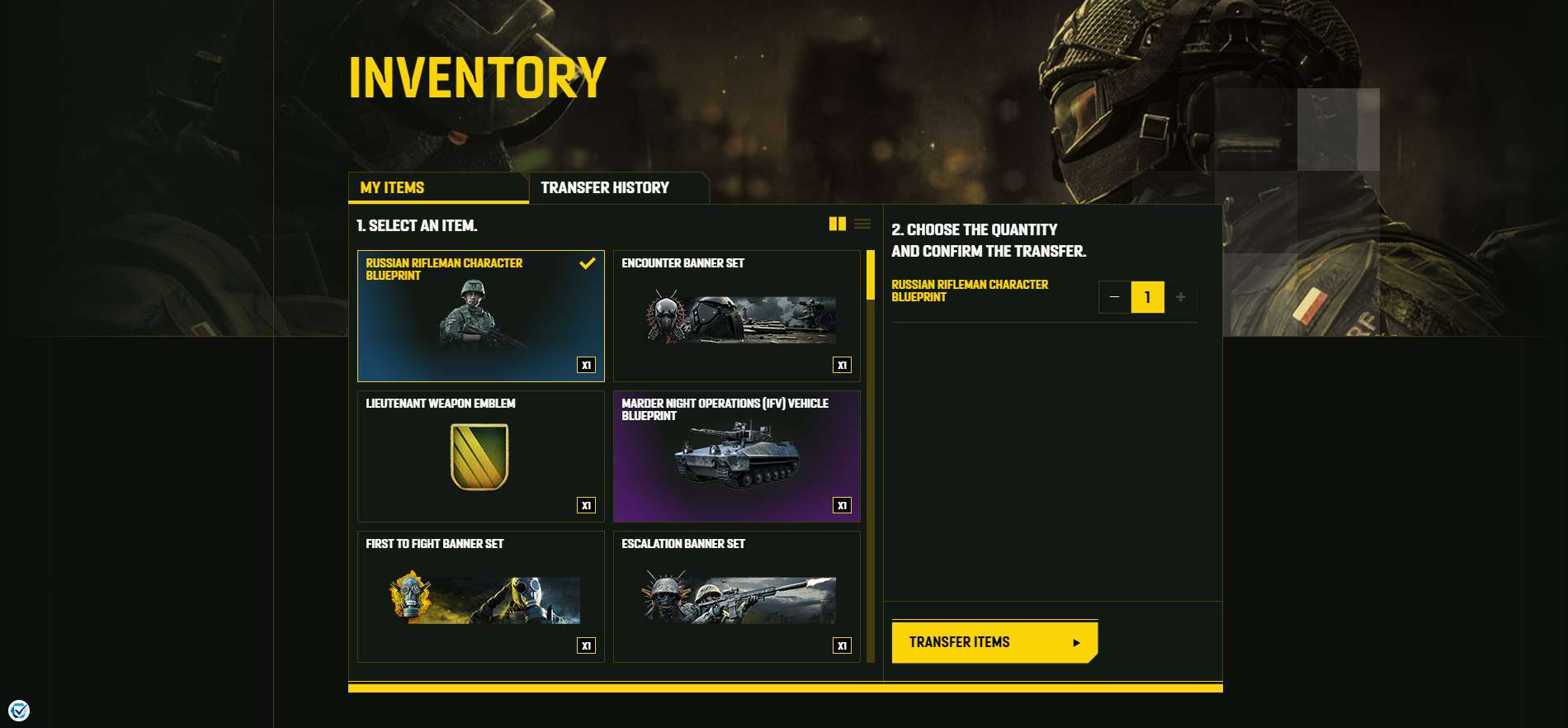
Task: Select the First to Fight Banner Set
Action: tap(480, 597)
